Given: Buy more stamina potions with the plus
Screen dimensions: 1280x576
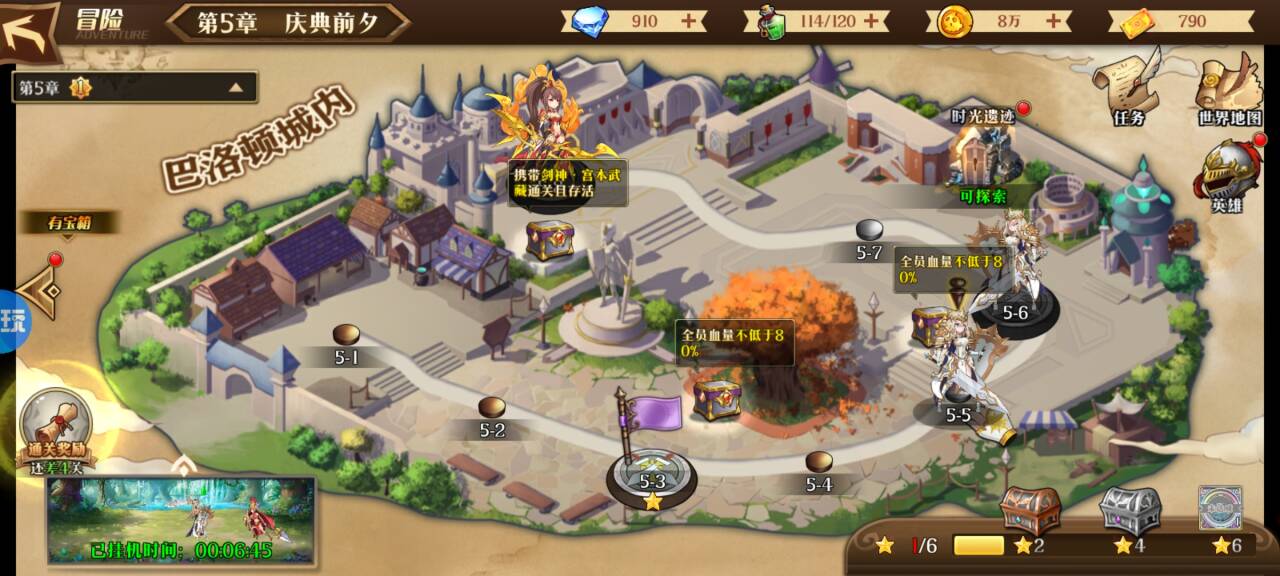Looking at the screenshot, I should pos(871,21).
